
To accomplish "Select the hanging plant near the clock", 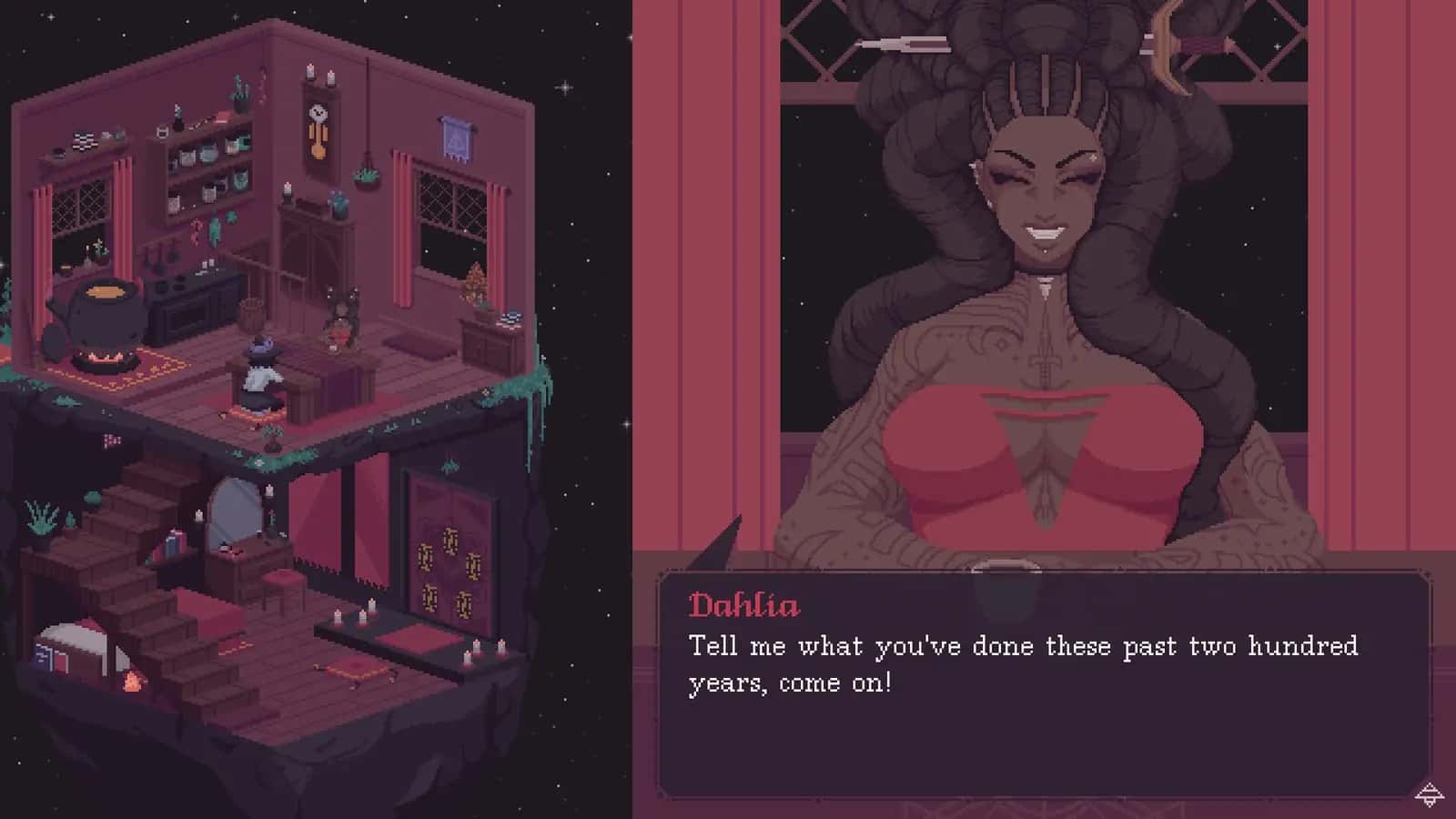I will (363, 176).
